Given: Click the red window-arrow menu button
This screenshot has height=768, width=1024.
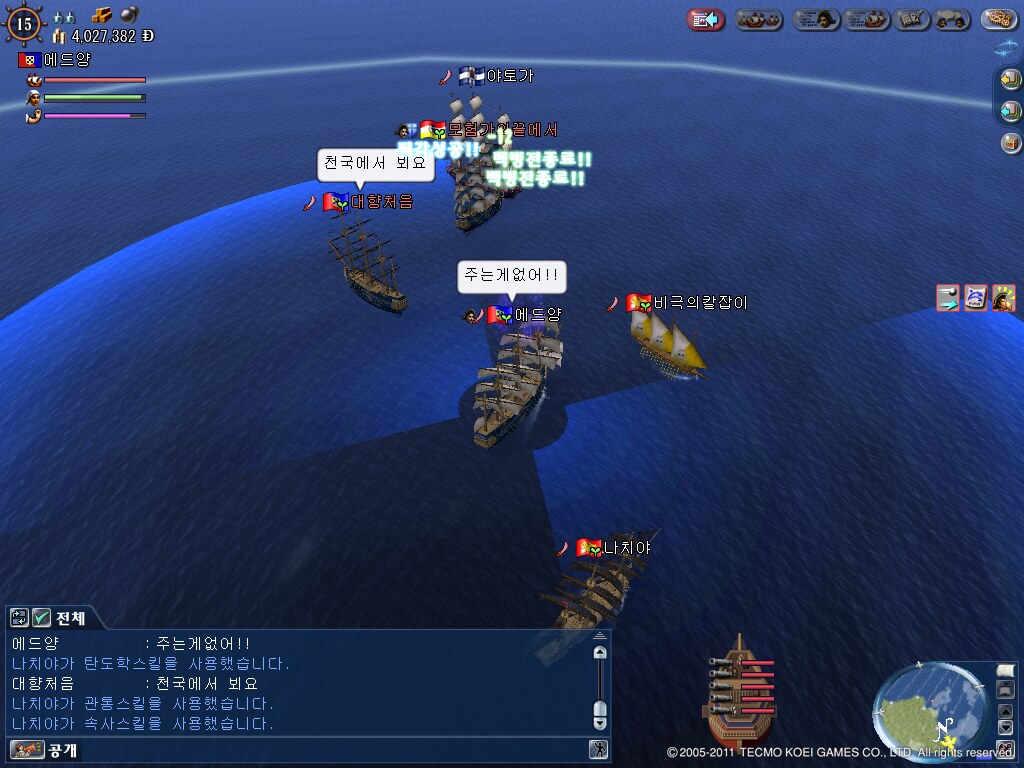Looking at the screenshot, I should click(706, 19).
